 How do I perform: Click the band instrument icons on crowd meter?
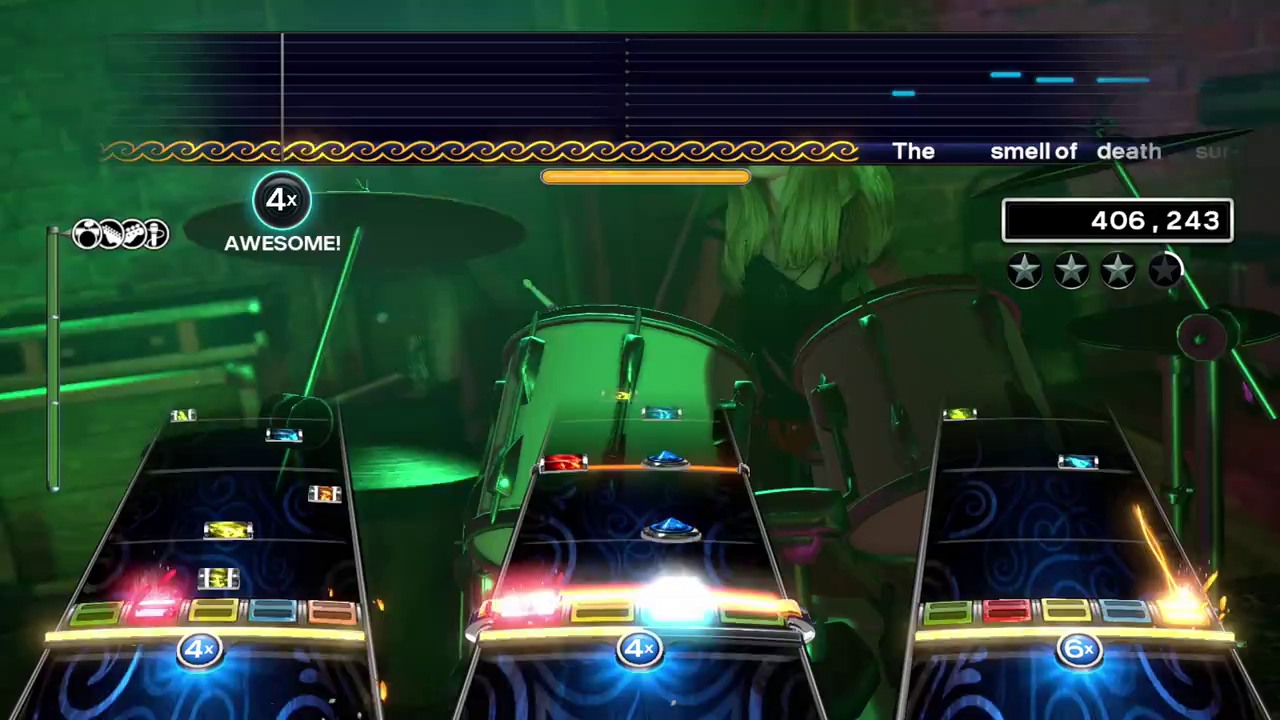click(x=120, y=234)
